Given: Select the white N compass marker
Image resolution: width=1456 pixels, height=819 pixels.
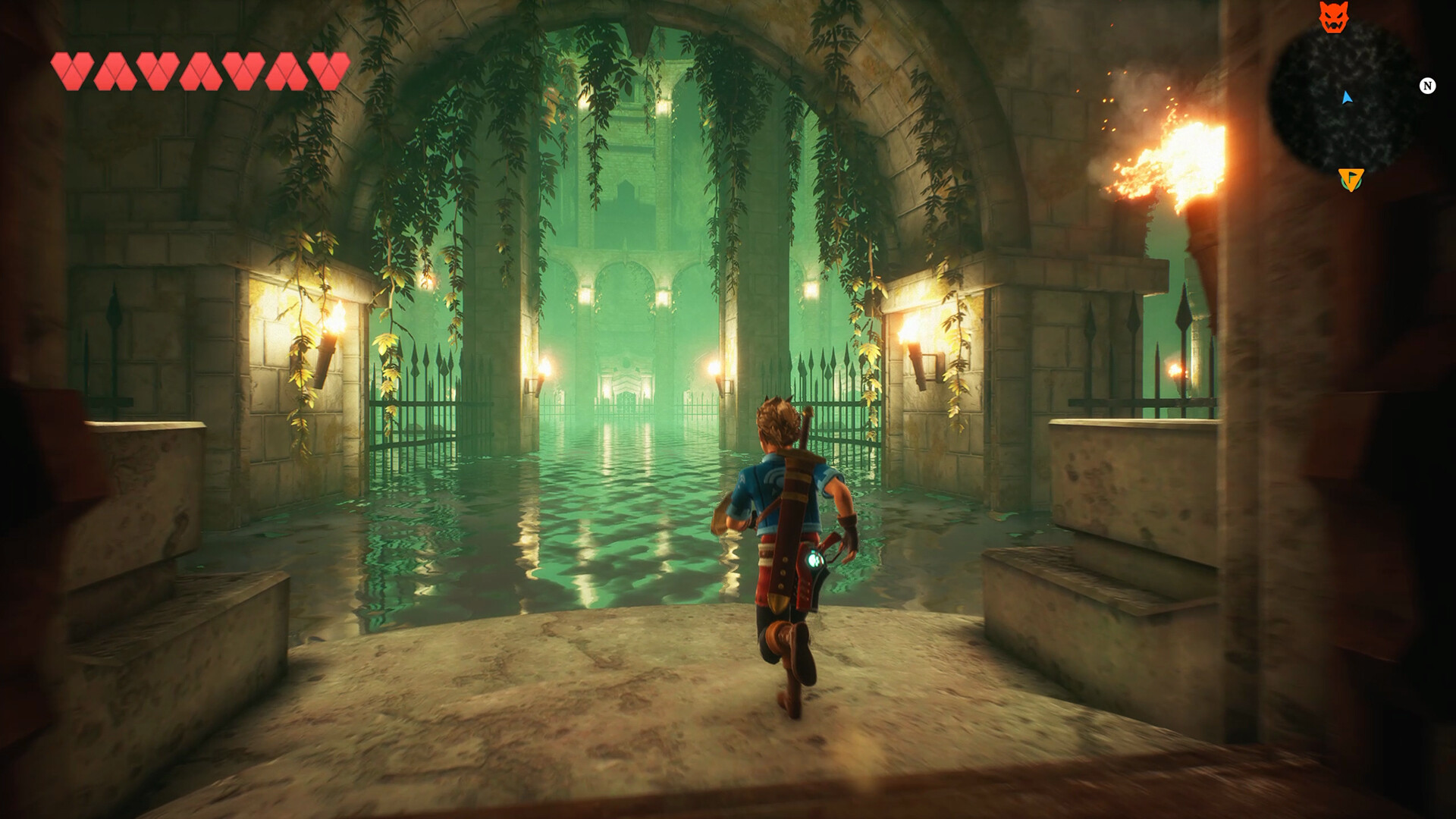Looking at the screenshot, I should point(1429,87).
